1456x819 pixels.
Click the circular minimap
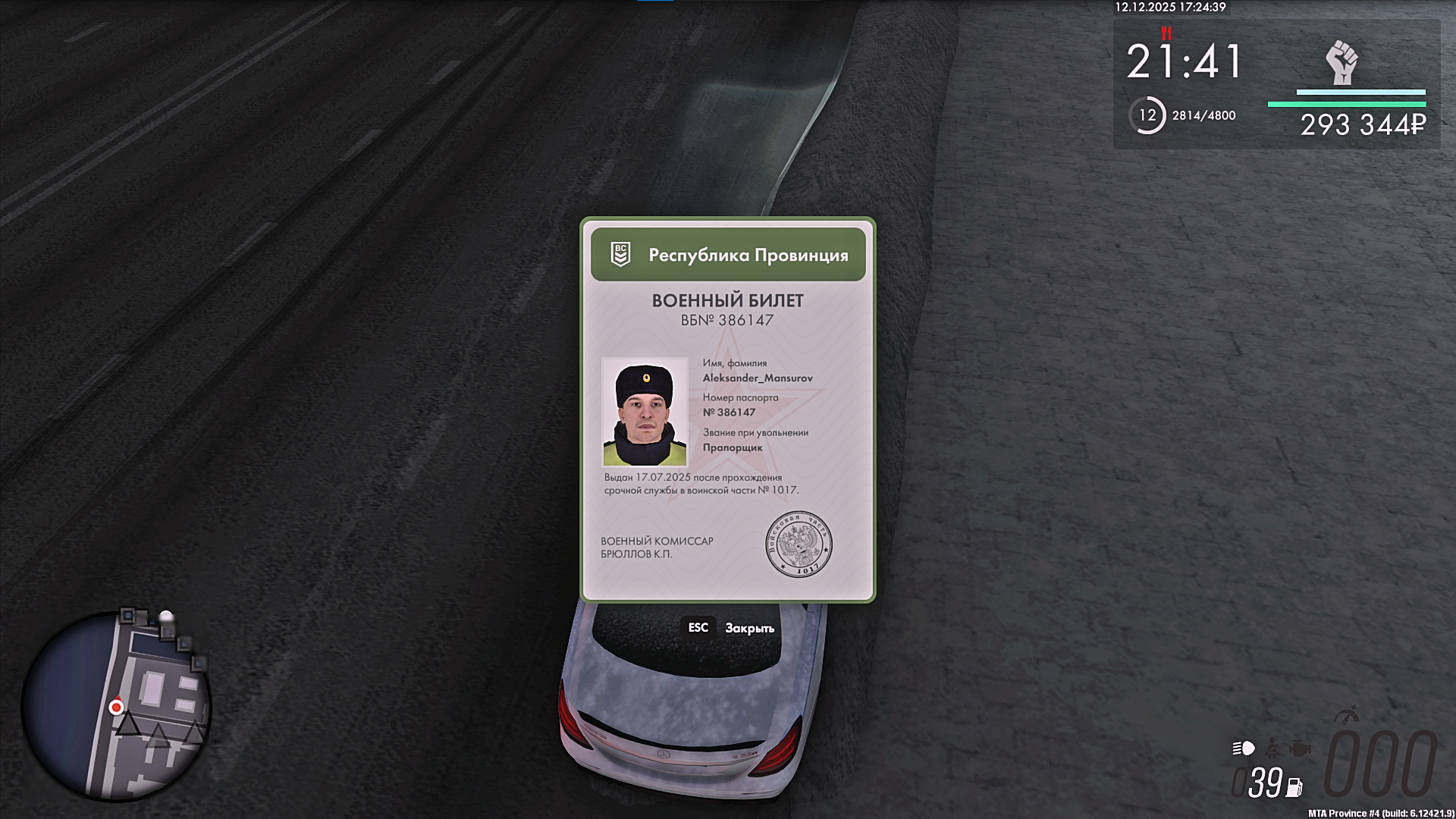116,705
